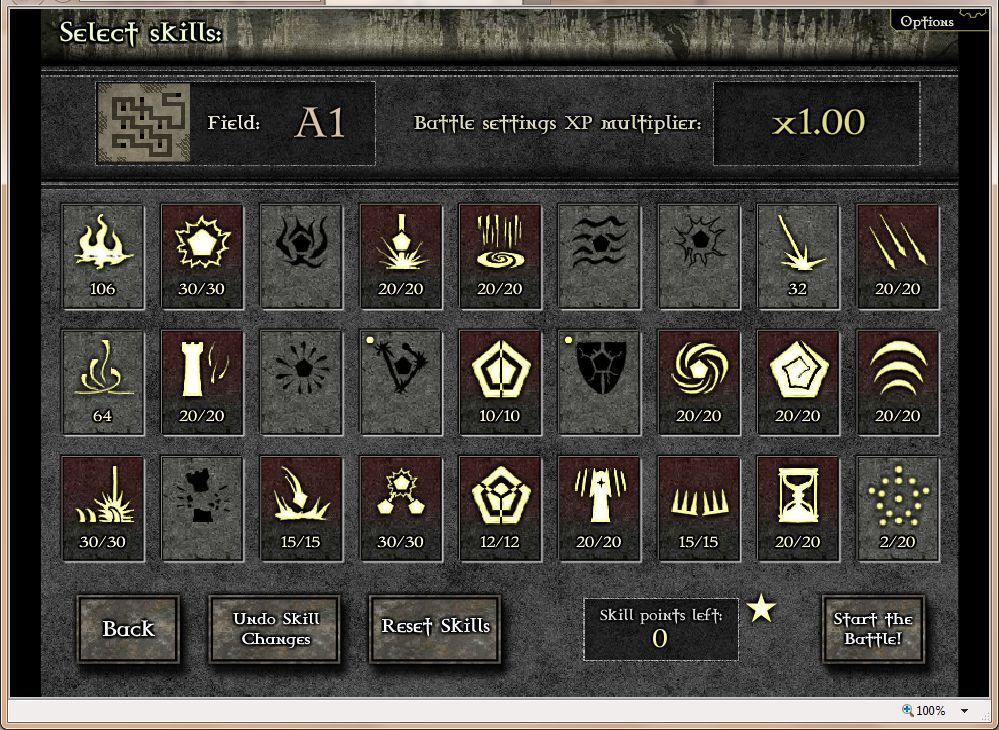
Task: Reset Skills allocation
Action: coord(435,627)
